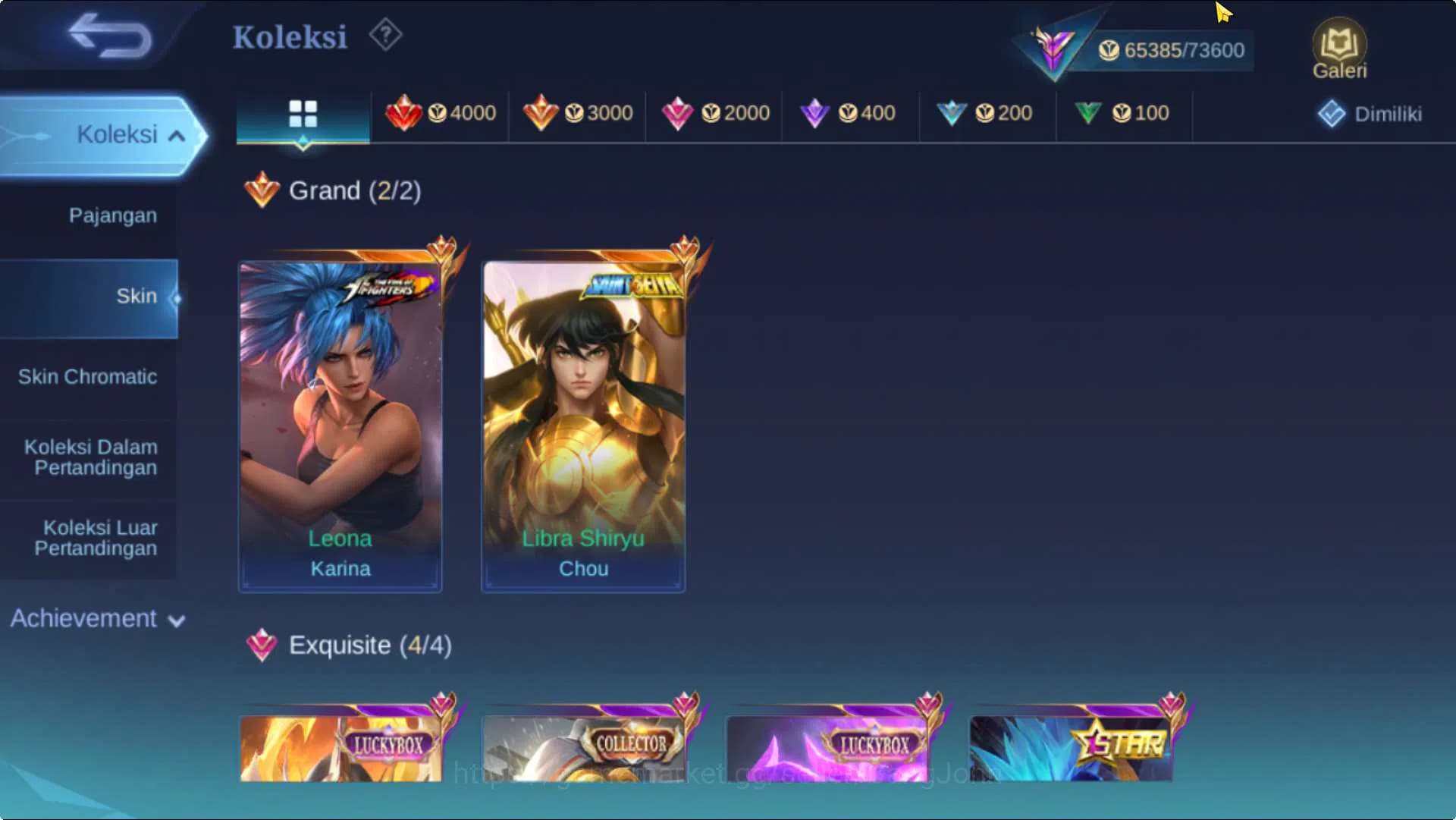Collapse the Koleksi section in the sidebar

[127, 134]
